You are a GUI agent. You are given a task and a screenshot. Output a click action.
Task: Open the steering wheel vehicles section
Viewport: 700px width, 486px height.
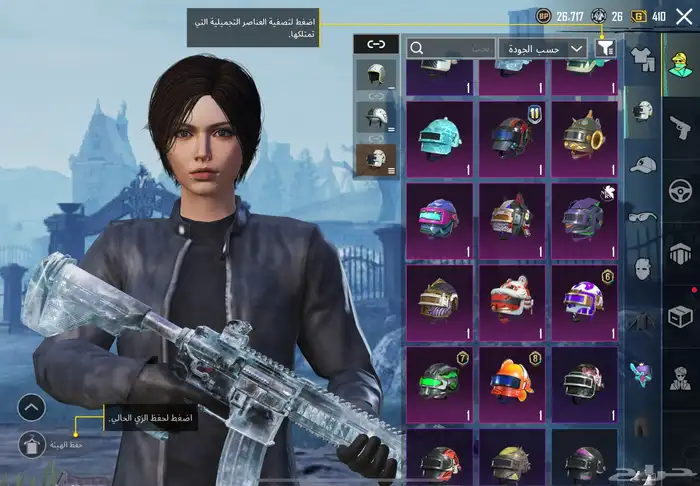[x=680, y=190]
